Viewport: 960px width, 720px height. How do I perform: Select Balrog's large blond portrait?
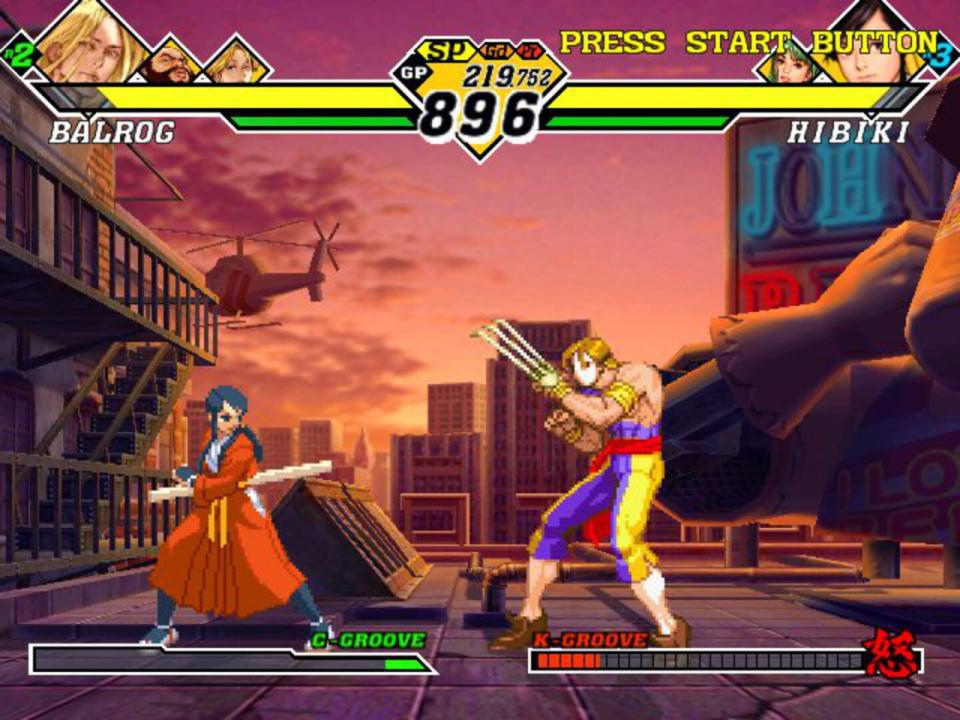[92, 42]
